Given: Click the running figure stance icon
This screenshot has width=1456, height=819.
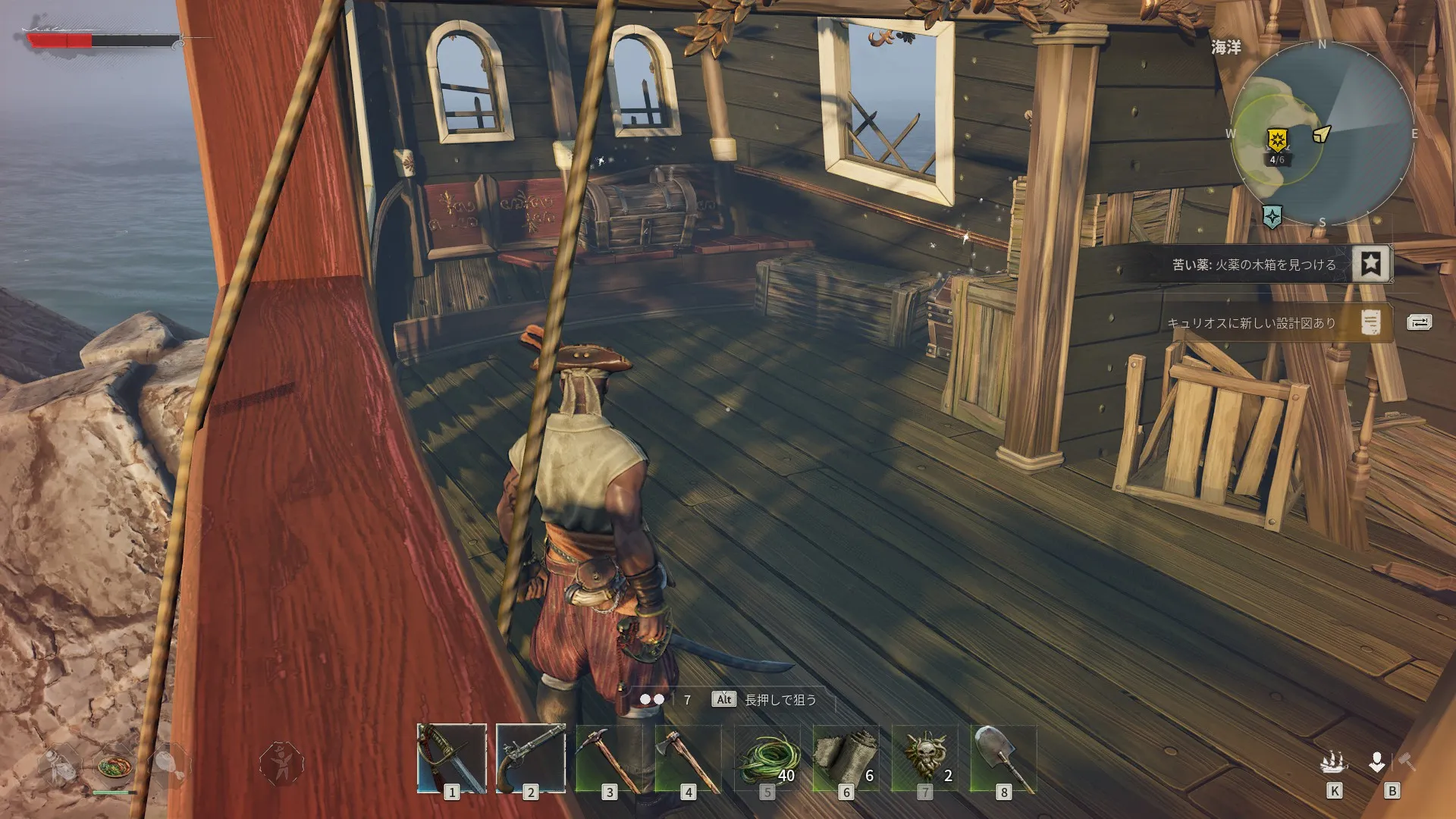Looking at the screenshot, I should [x=281, y=762].
